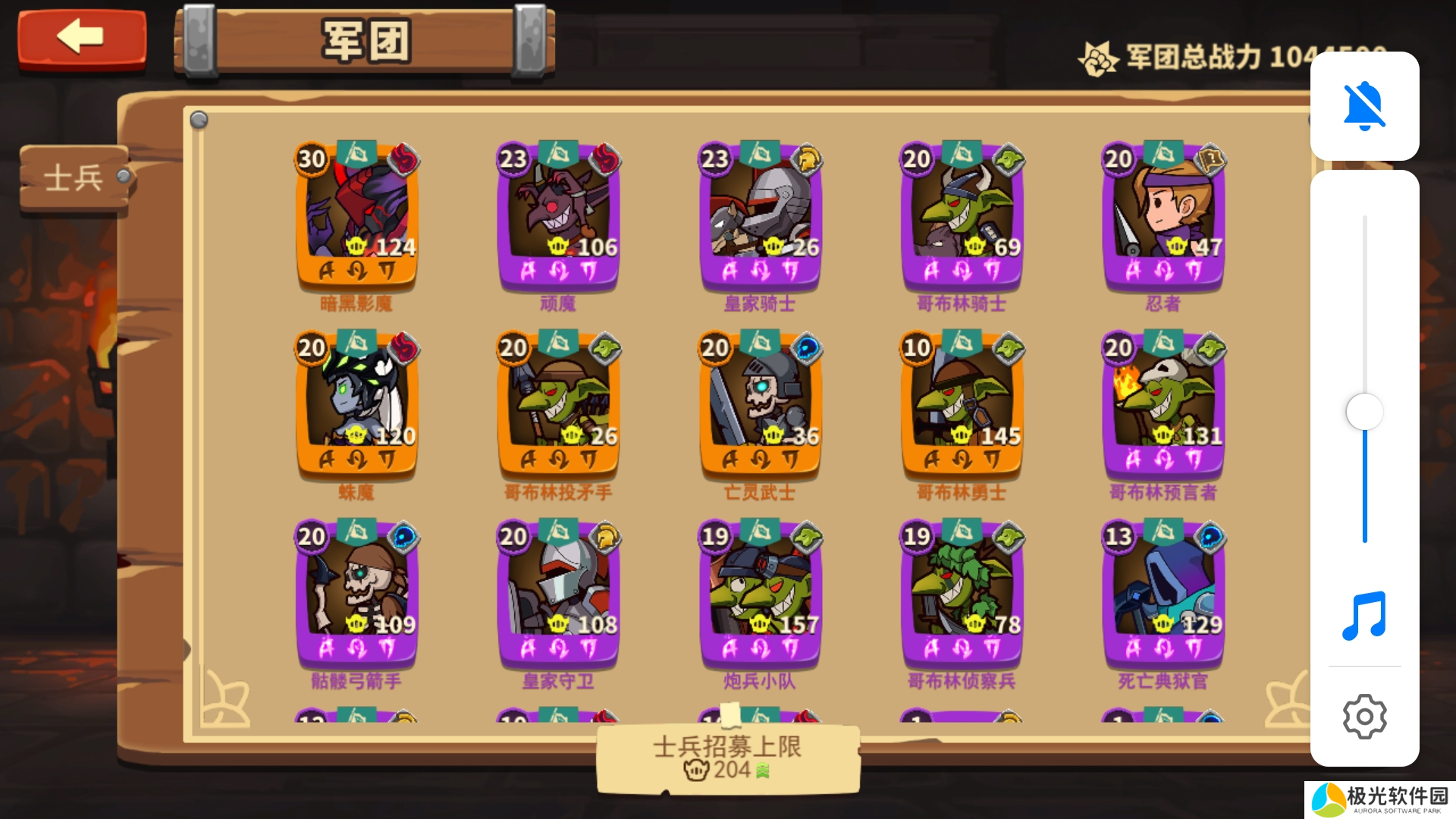
Task: View the 皇家骑士 soldier card
Action: pyautogui.click(x=760, y=218)
